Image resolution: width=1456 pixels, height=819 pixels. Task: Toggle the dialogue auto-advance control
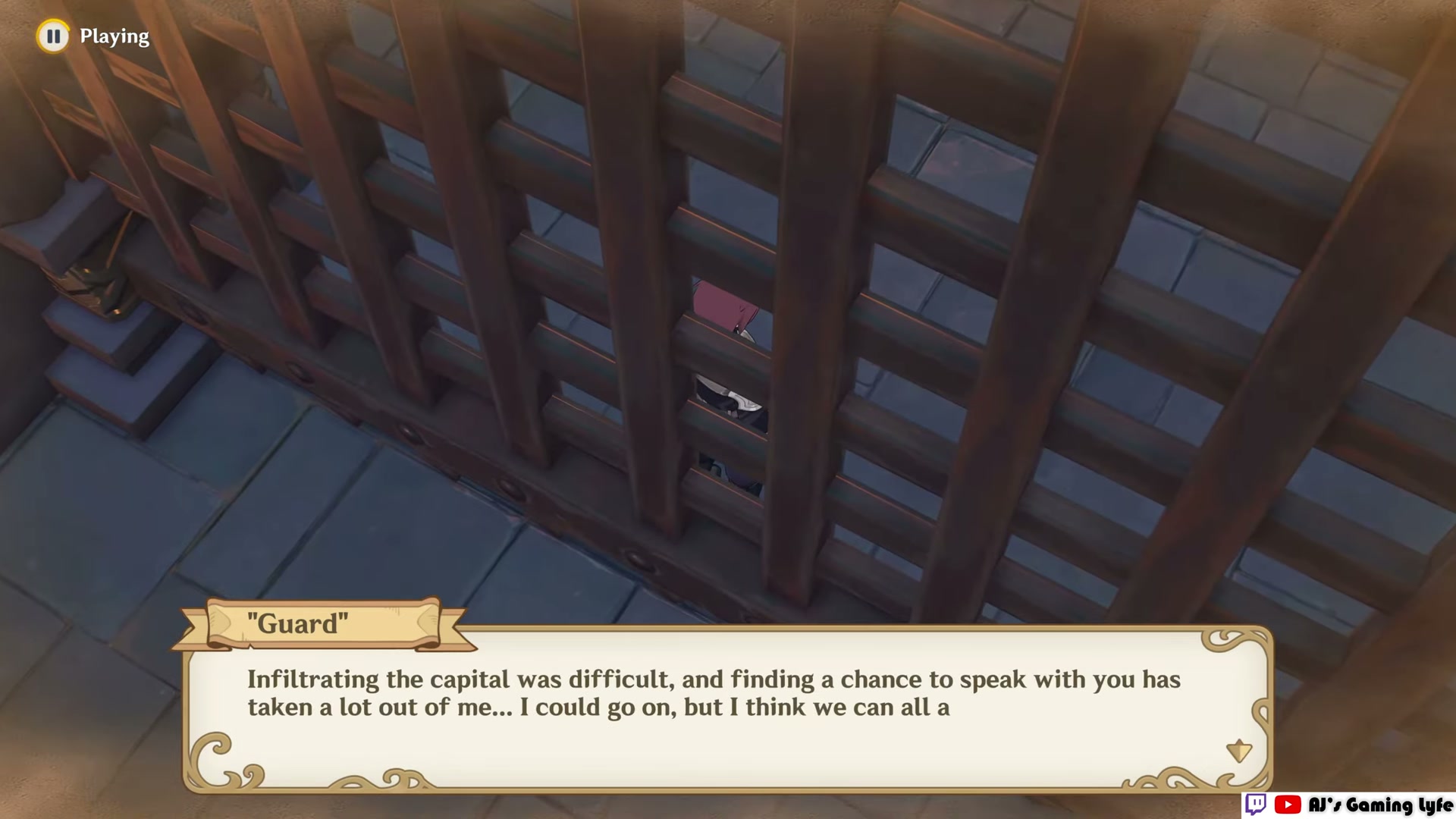52,36
